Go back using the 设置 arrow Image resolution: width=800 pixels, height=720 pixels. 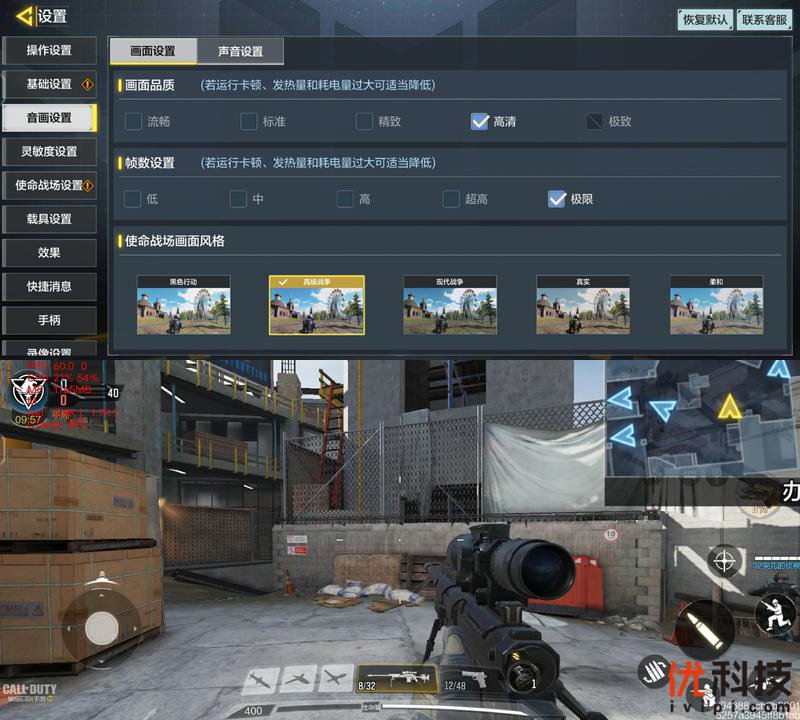pos(25,16)
